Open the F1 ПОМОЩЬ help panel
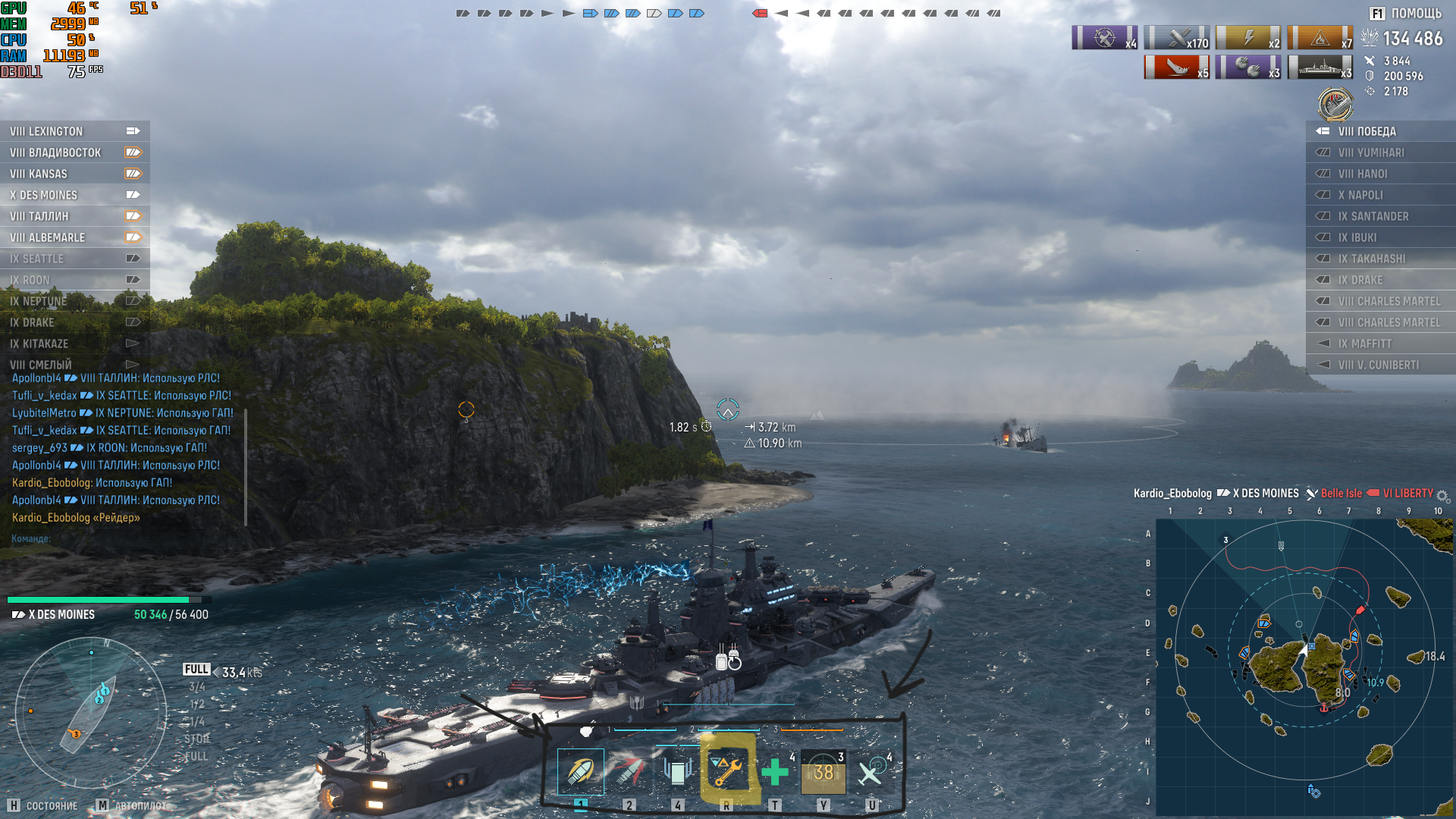 point(1405,14)
